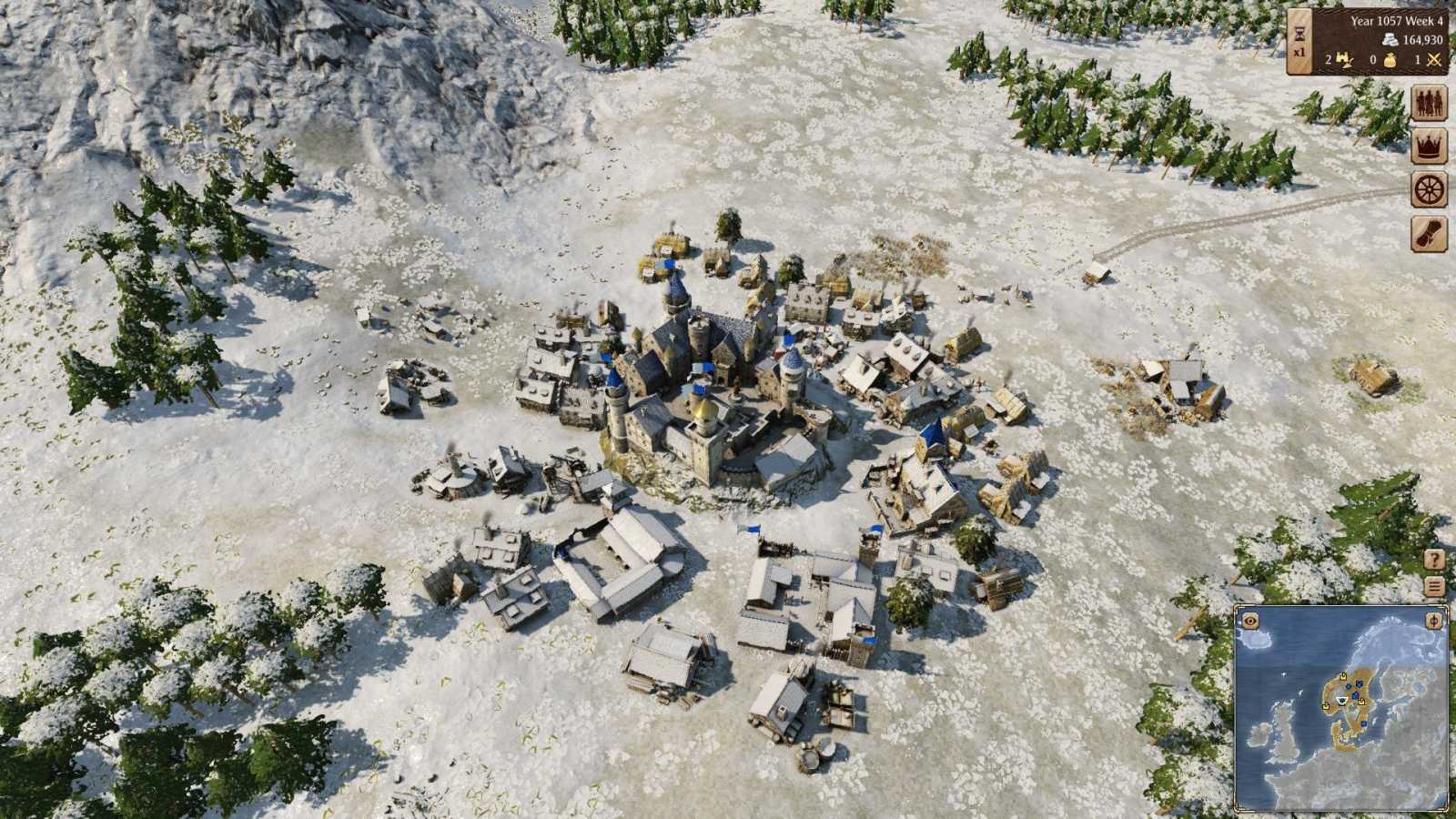The width and height of the screenshot is (1456, 819).
Task: Click the coin stack beside 164,930 gold
Action: [1391, 39]
